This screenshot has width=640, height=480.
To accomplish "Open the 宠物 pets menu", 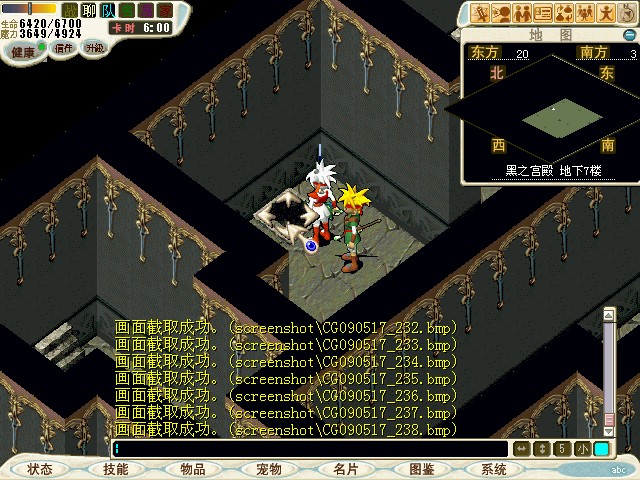I will (x=268, y=469).
